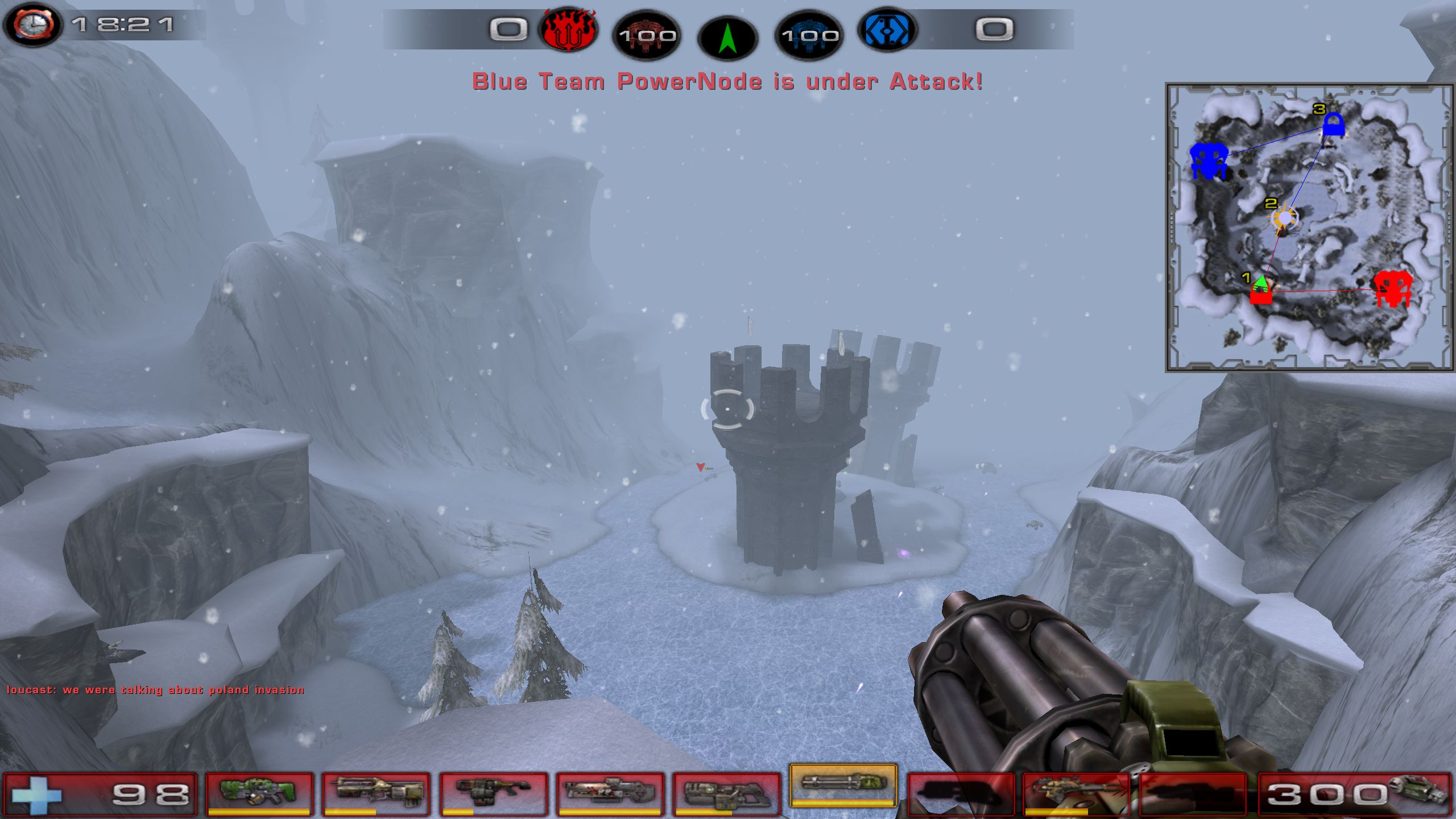Click the red team emblem icon
The width and height of the screenshot is (1456, 819).
tap(569, 30)
